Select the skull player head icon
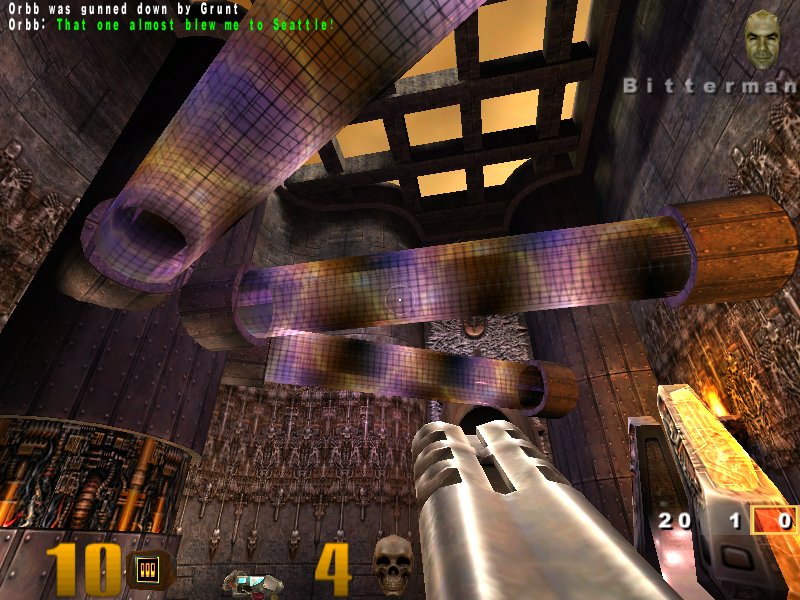The width and height of the screenshot is (800, 600). coord(392,564)
